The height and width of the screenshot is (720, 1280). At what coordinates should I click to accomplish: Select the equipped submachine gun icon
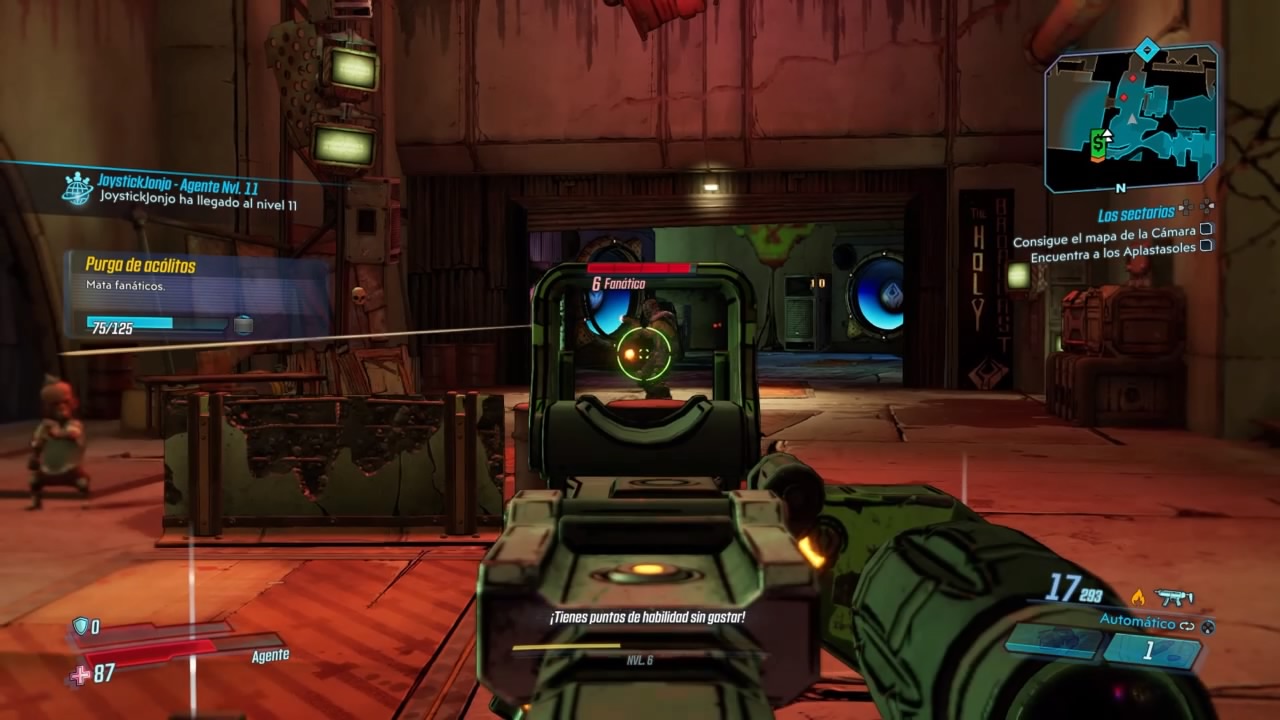click(x=1174, y=598)
